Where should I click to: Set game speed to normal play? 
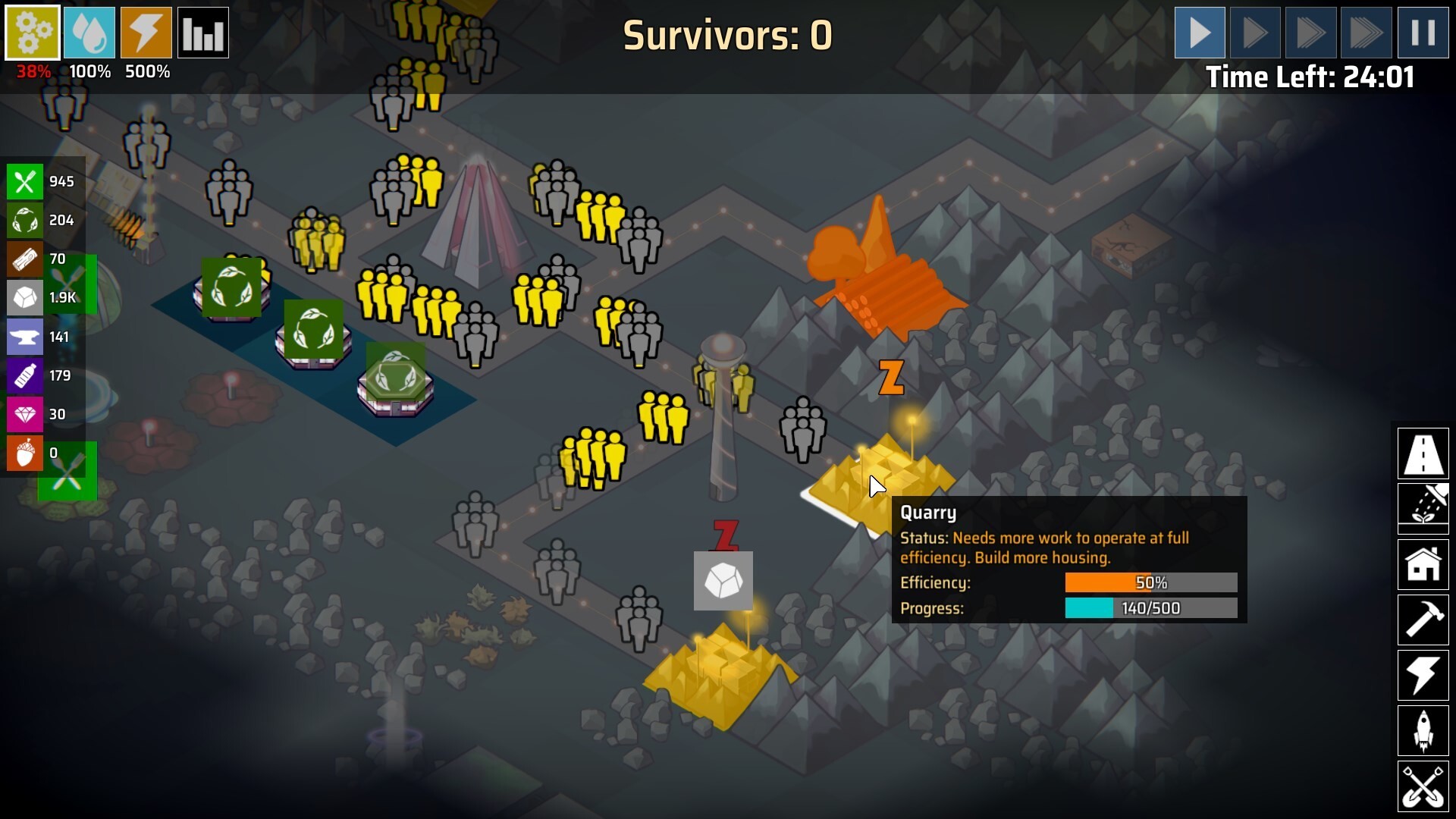[1200, 33]
